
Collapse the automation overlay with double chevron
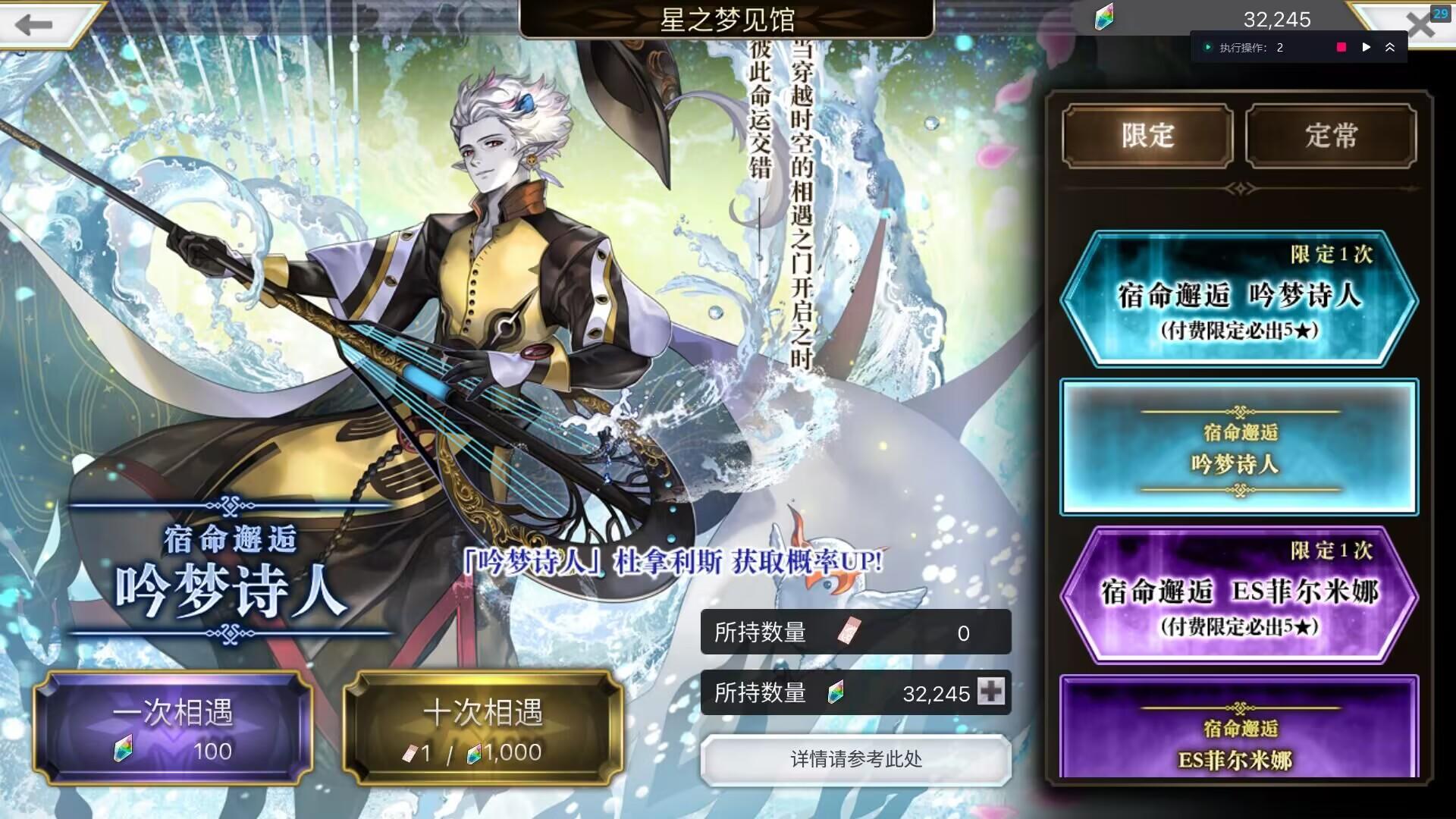pyautogui.click(x=1392, y=47)
